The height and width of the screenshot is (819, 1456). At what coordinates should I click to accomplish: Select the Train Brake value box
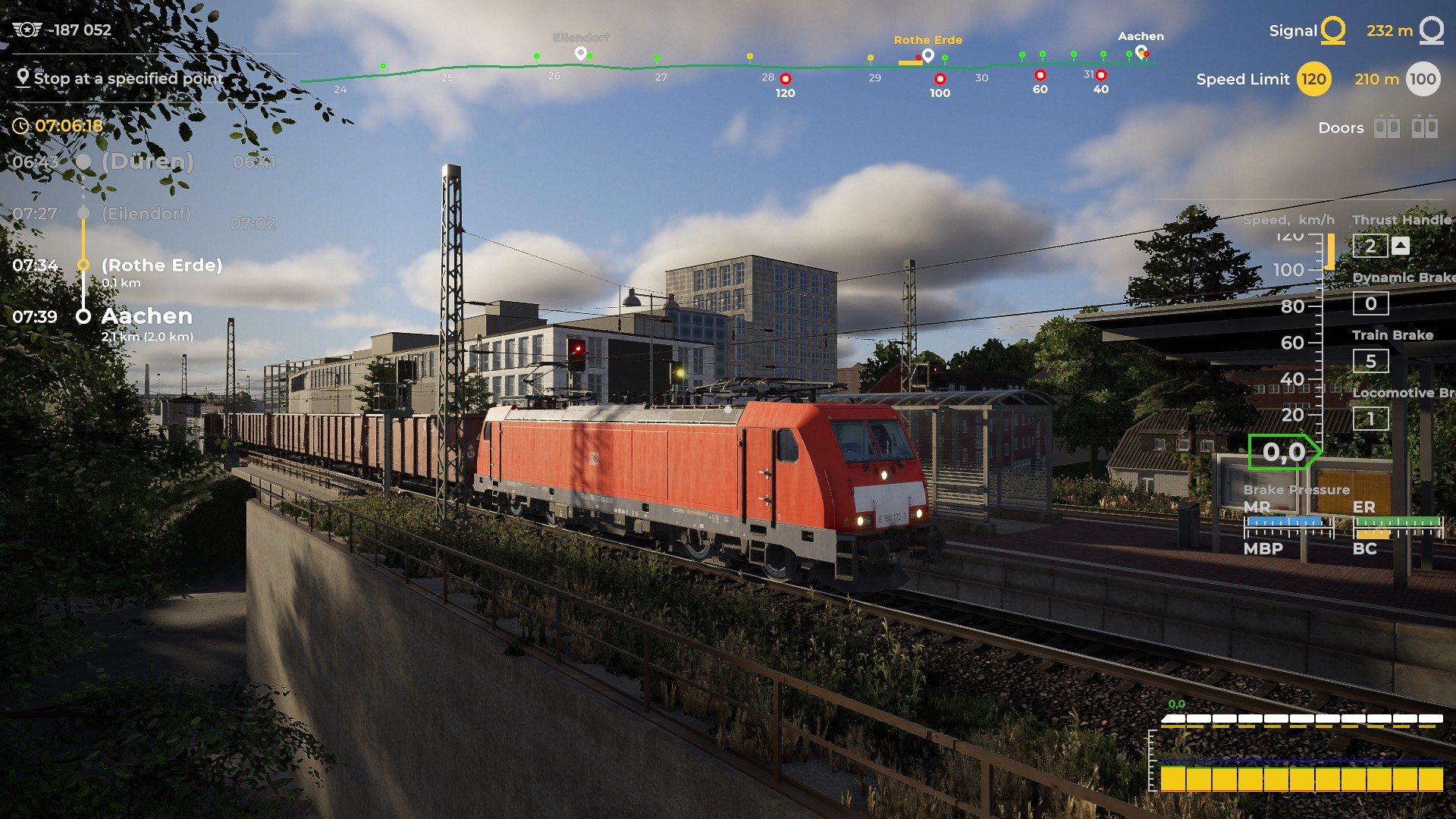point(1370,361)
